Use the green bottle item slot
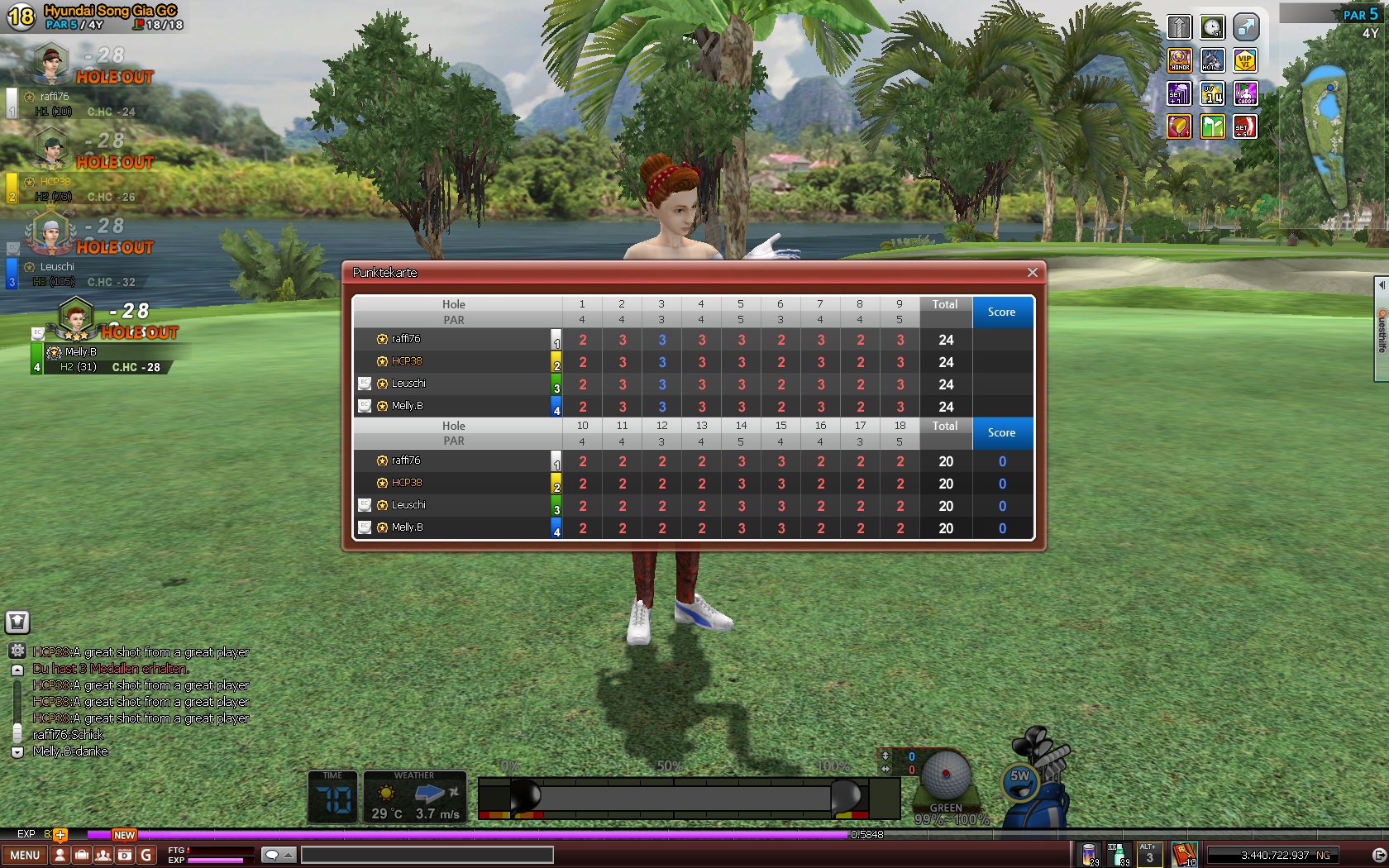Viewport: 1389px width, 868px height. pos(1118,854)
